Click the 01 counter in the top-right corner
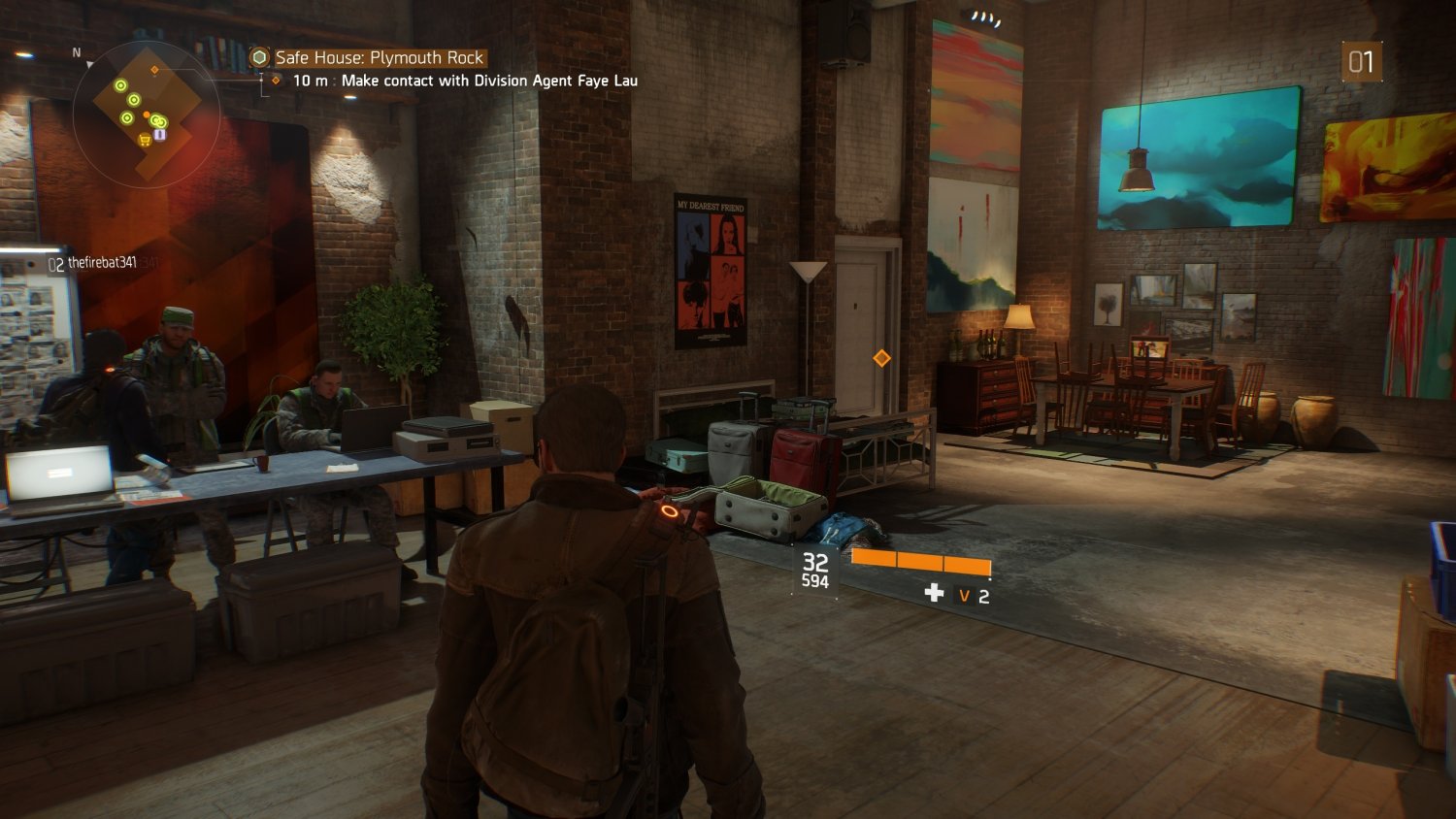The image size is (1456, 819). tap(1362, 62)
